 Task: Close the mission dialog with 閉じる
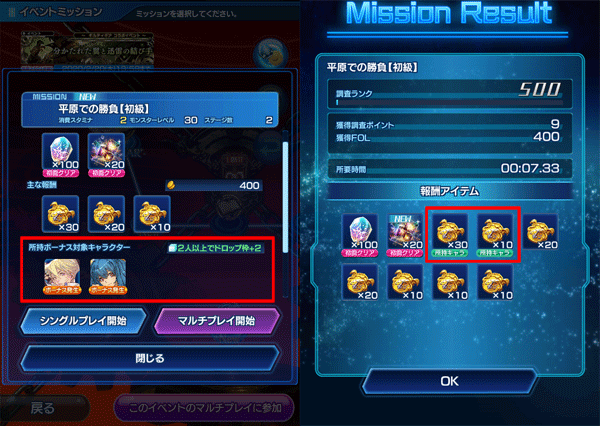pyautogui.click(x=148, y=357)
